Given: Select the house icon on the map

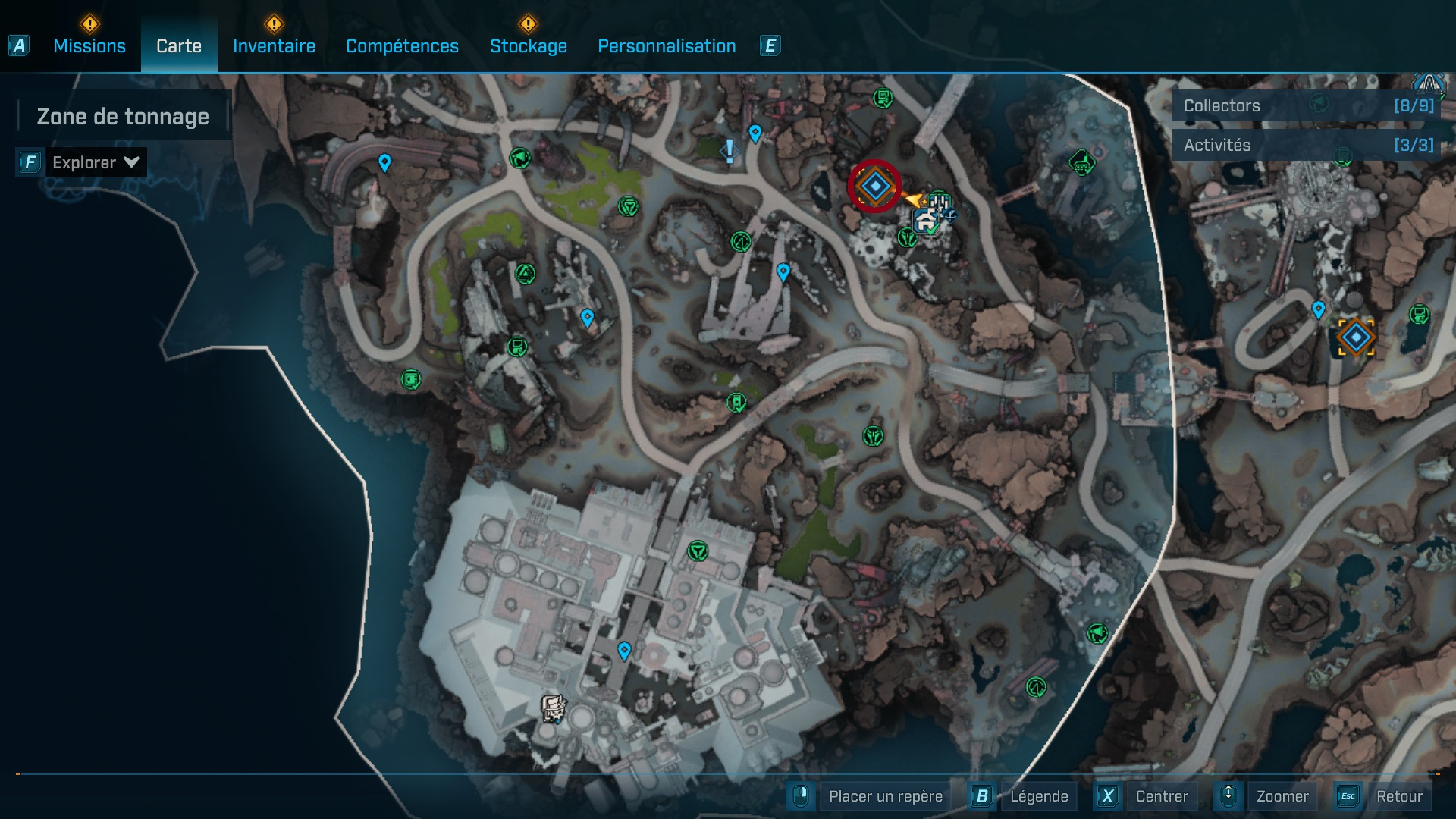Looking at the screenshot, I should click(x=925, y=222).
